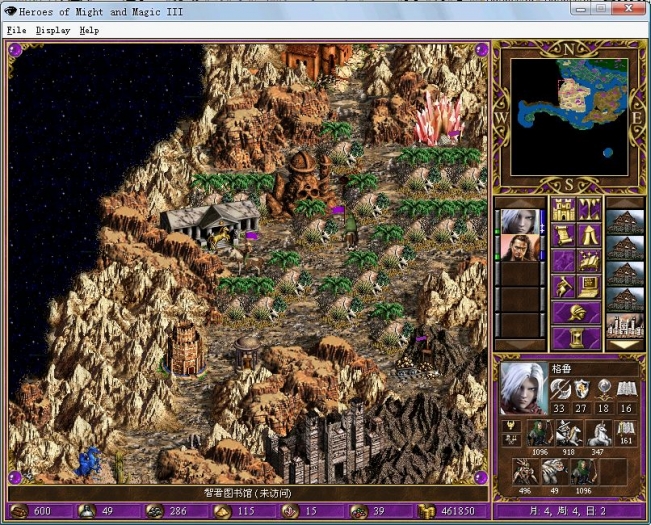Close the game window
Viewport: 651px width, 525px height.
point(630,8)
